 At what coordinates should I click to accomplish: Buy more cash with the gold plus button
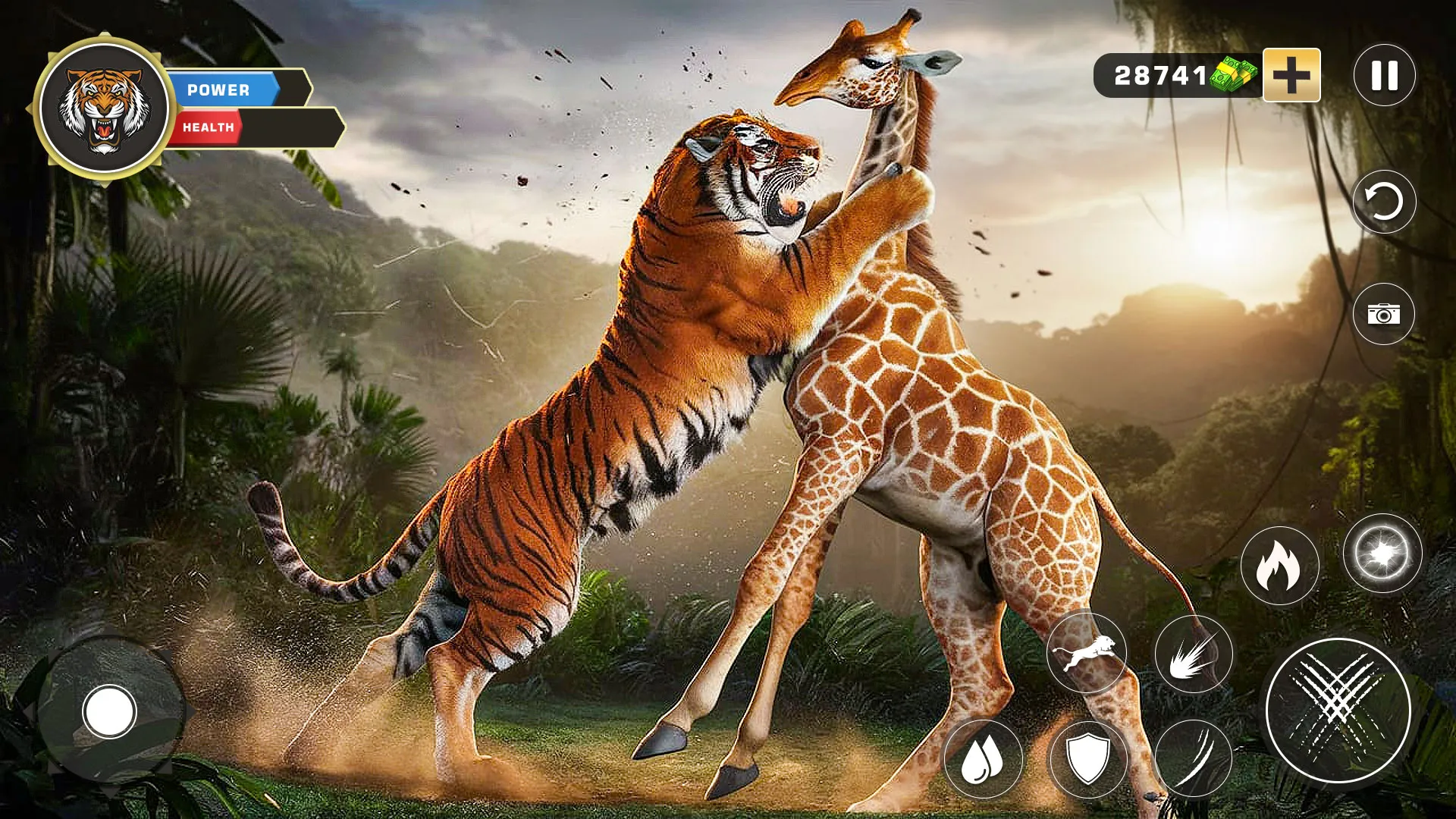(x=1290, y=74)
